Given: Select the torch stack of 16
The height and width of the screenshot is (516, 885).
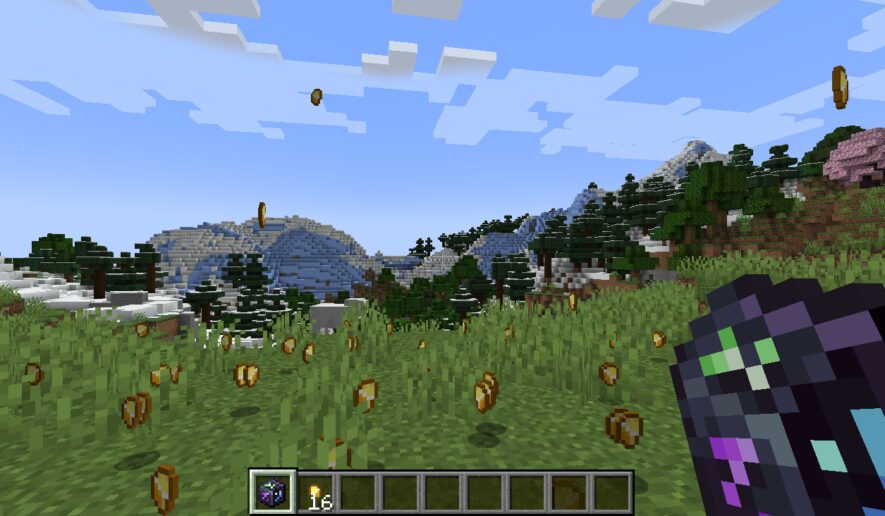Looking at the screenshot, I should (x=316, y=493).
